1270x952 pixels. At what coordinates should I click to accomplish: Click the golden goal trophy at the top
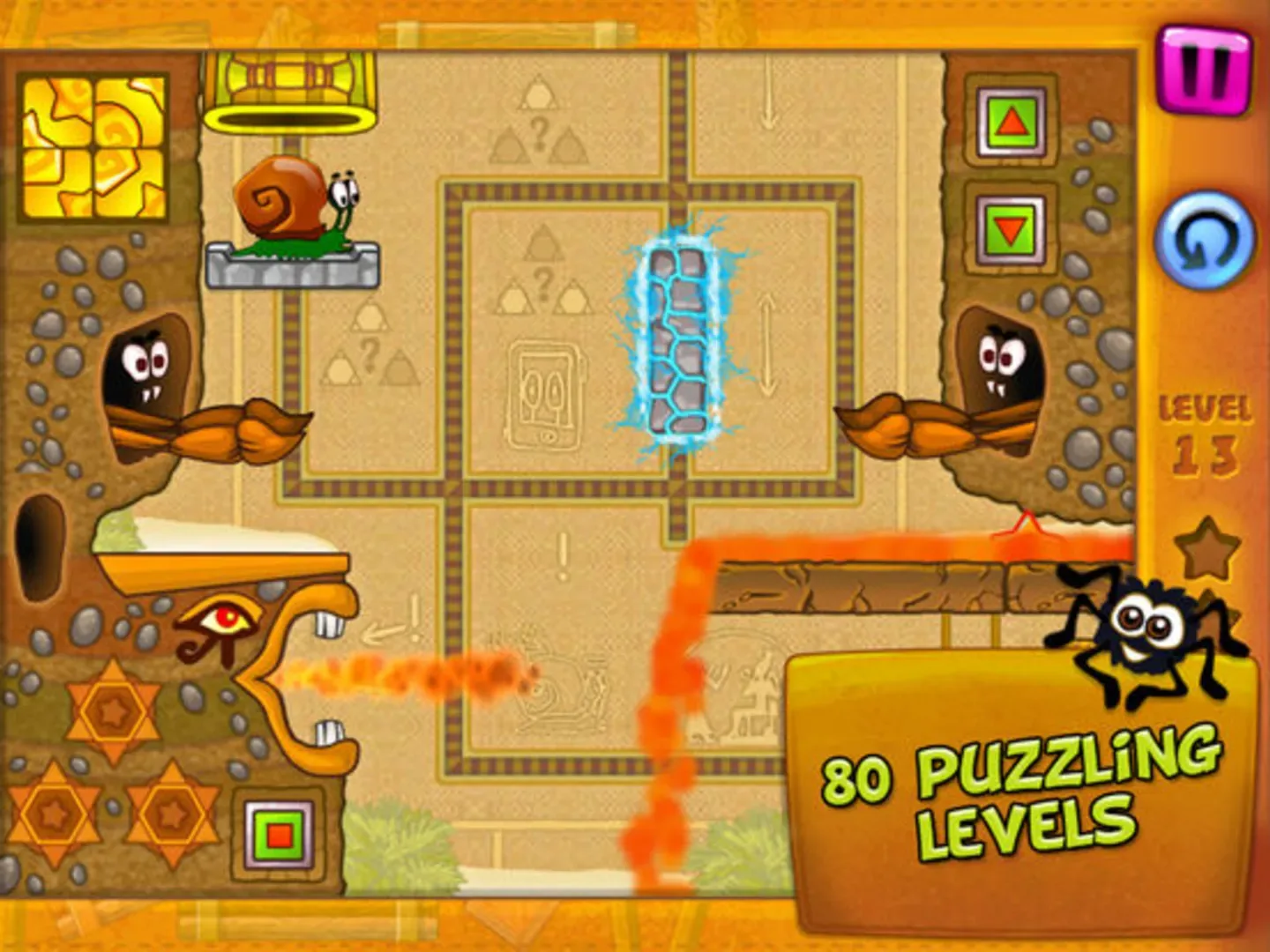291,79
